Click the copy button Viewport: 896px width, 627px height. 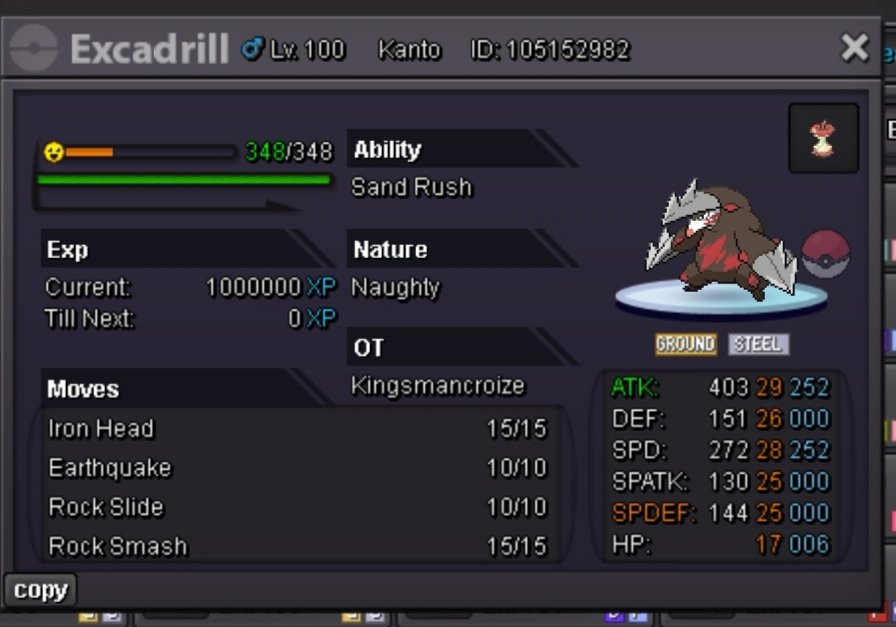[40, 590]
